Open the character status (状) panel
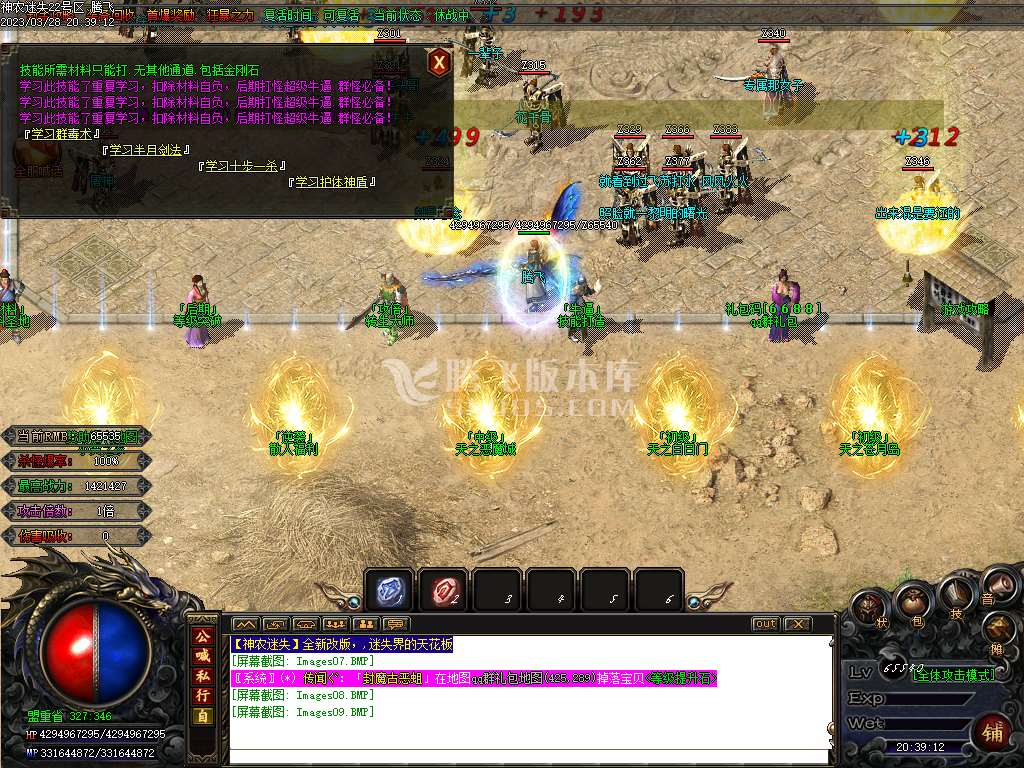This screenshot has width=1024, height=768. pos(872,608)
